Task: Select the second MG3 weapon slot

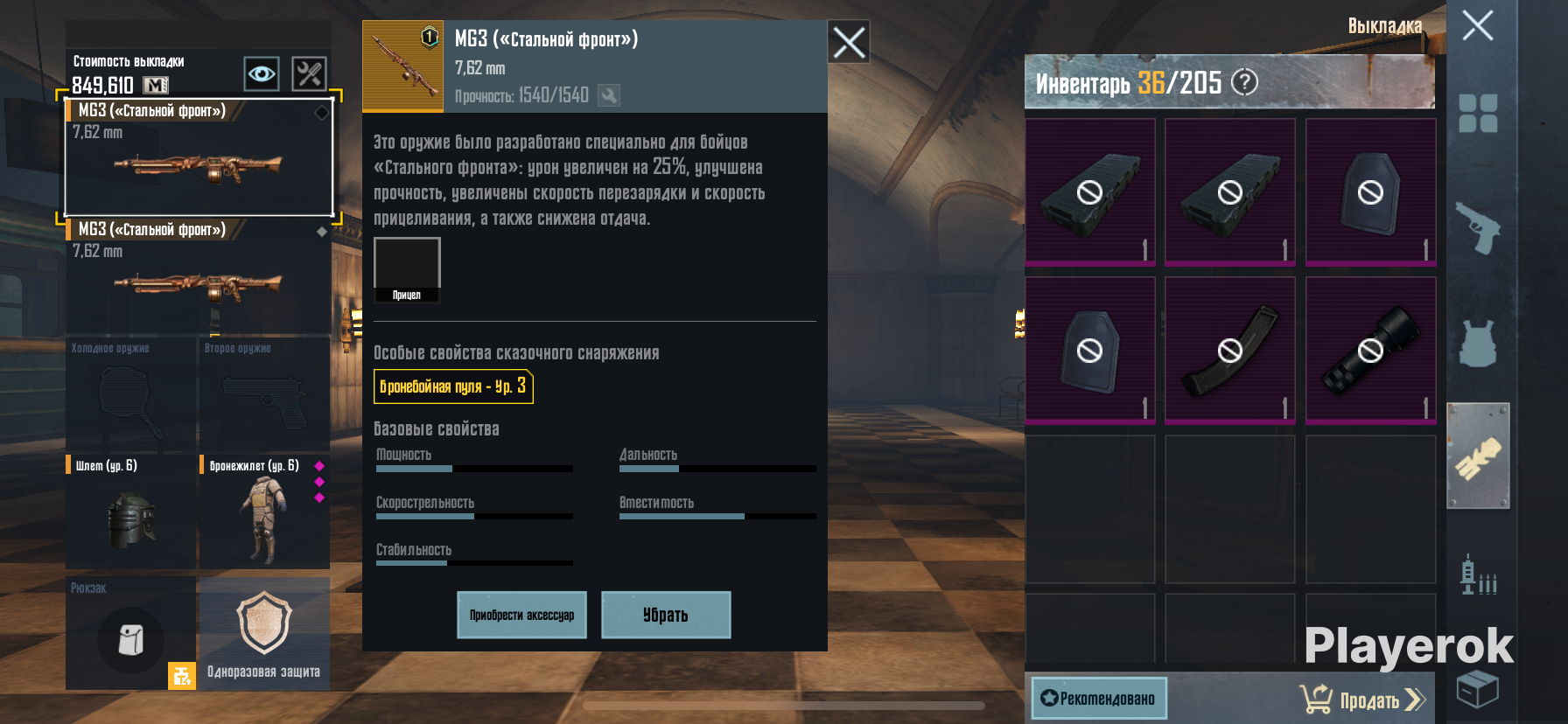Action: 199,276
